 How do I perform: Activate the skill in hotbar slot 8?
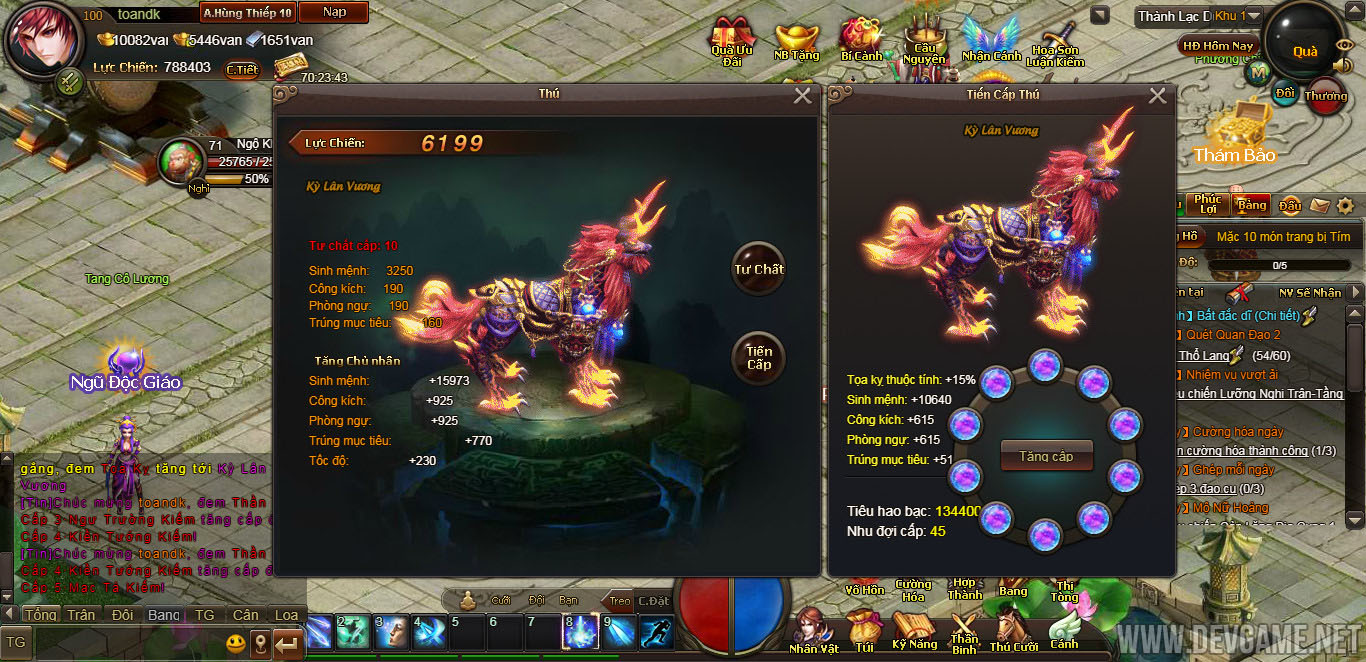581,631
